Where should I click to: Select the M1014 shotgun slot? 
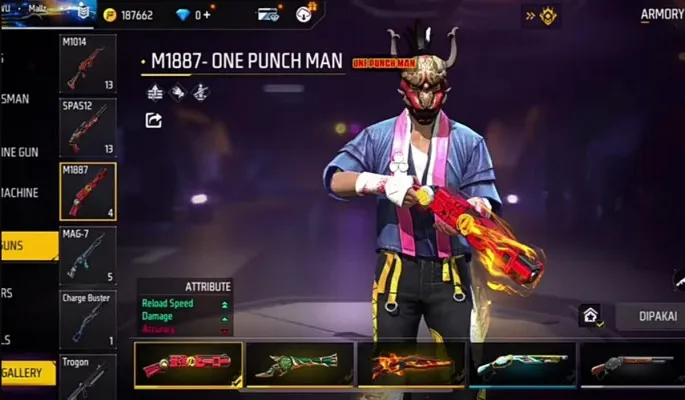coord(88,64)
